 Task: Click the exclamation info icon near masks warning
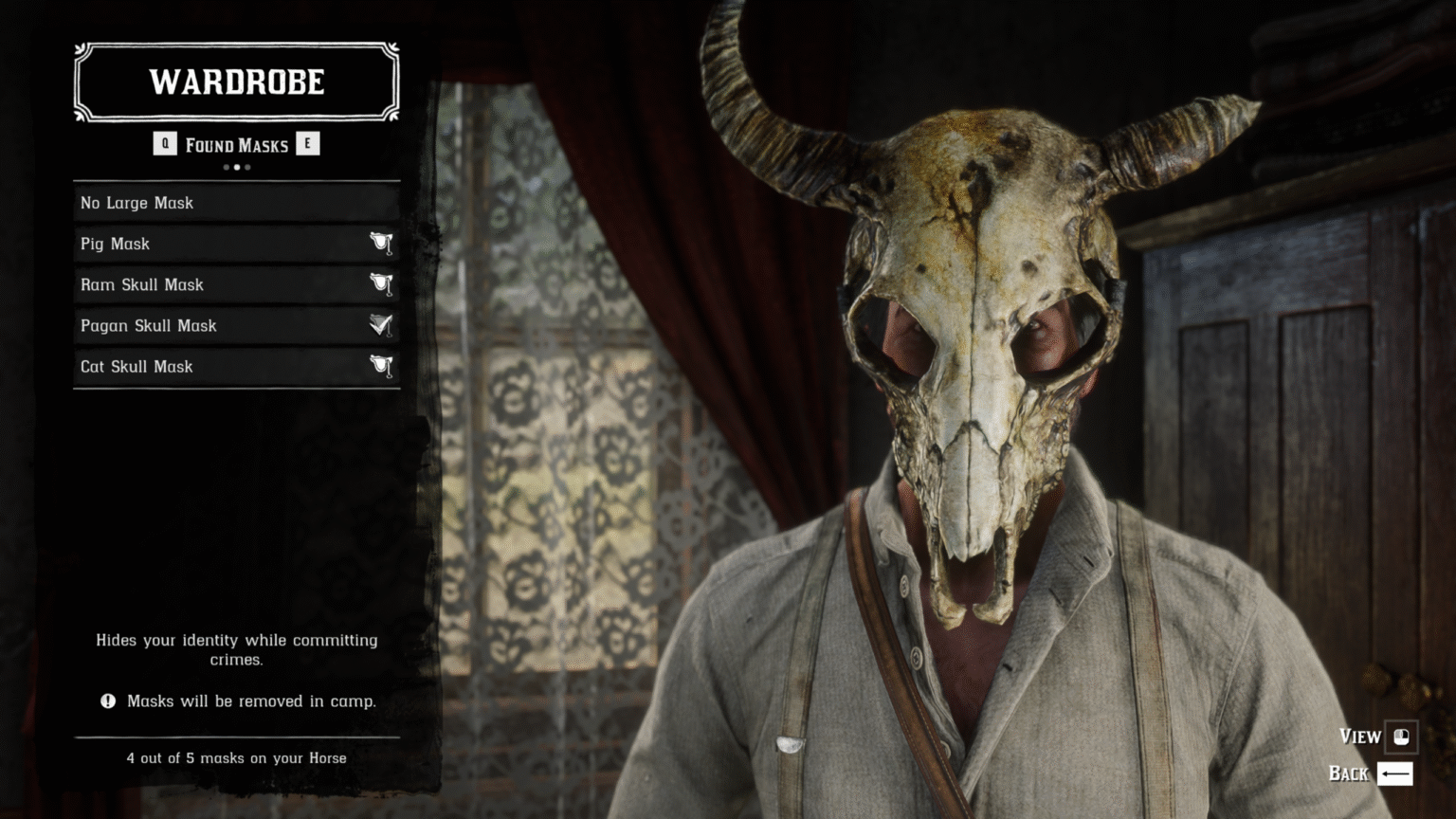click(107, 701)
